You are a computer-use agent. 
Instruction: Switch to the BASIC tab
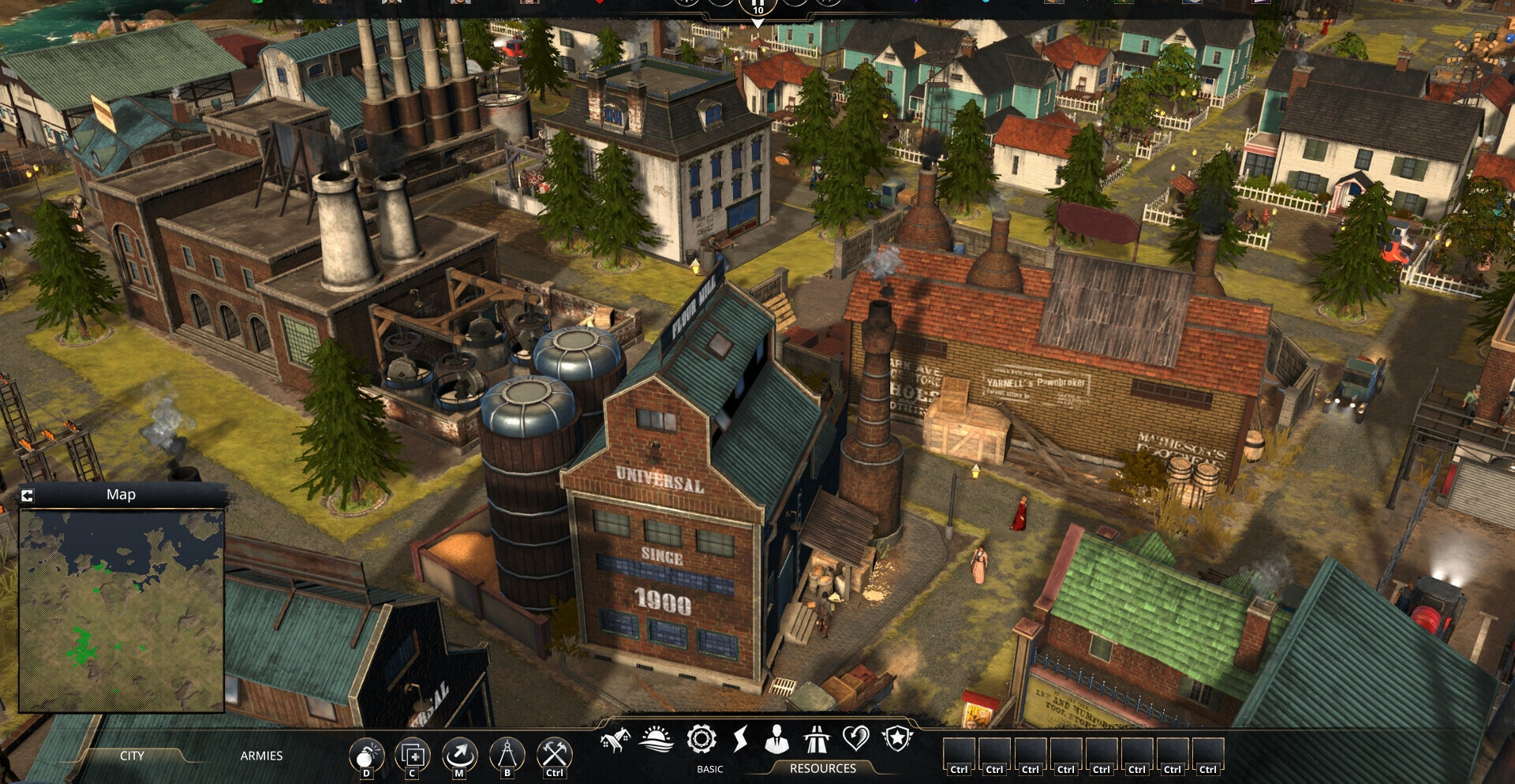pos(709,769)
